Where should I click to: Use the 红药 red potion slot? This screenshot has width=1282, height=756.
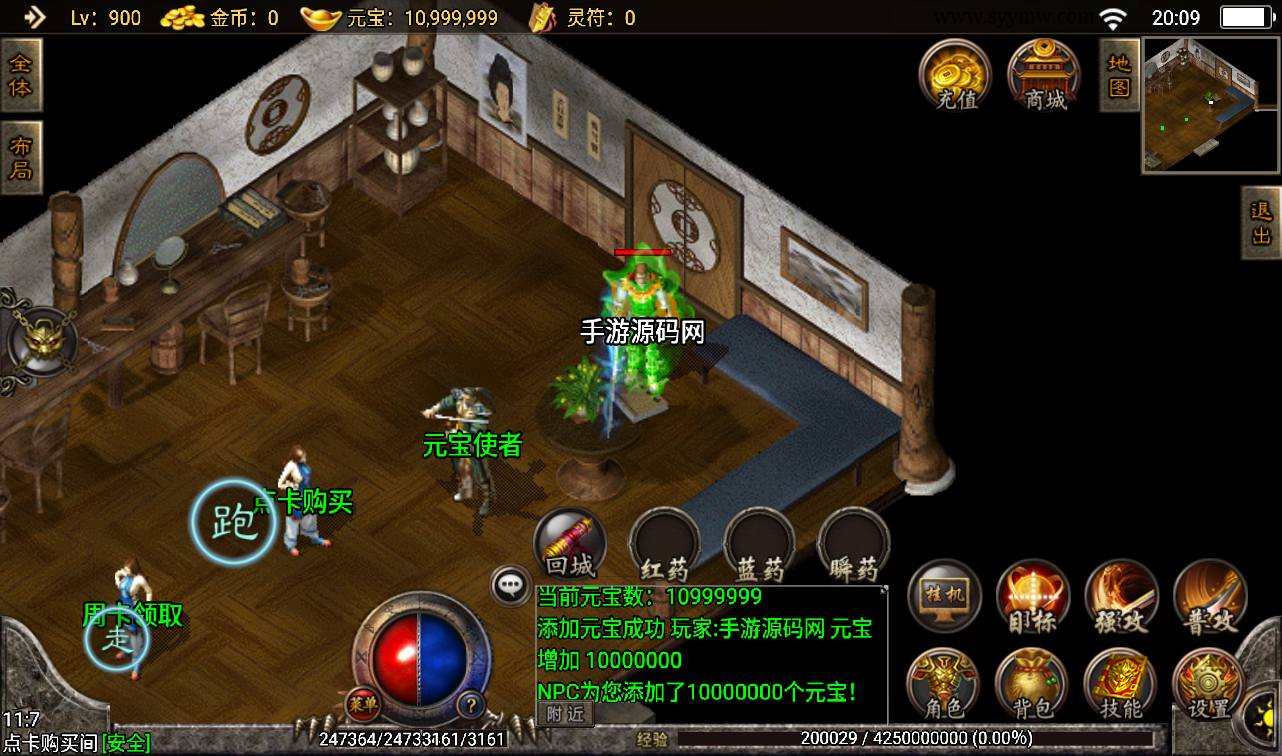coord(664,546)
